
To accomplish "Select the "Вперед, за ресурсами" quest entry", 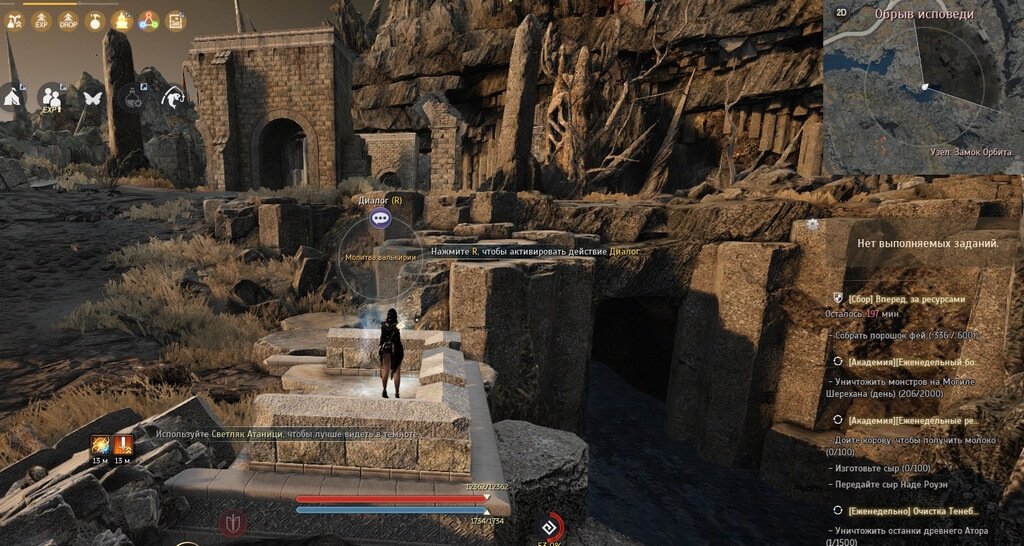I will click(906, 298).
